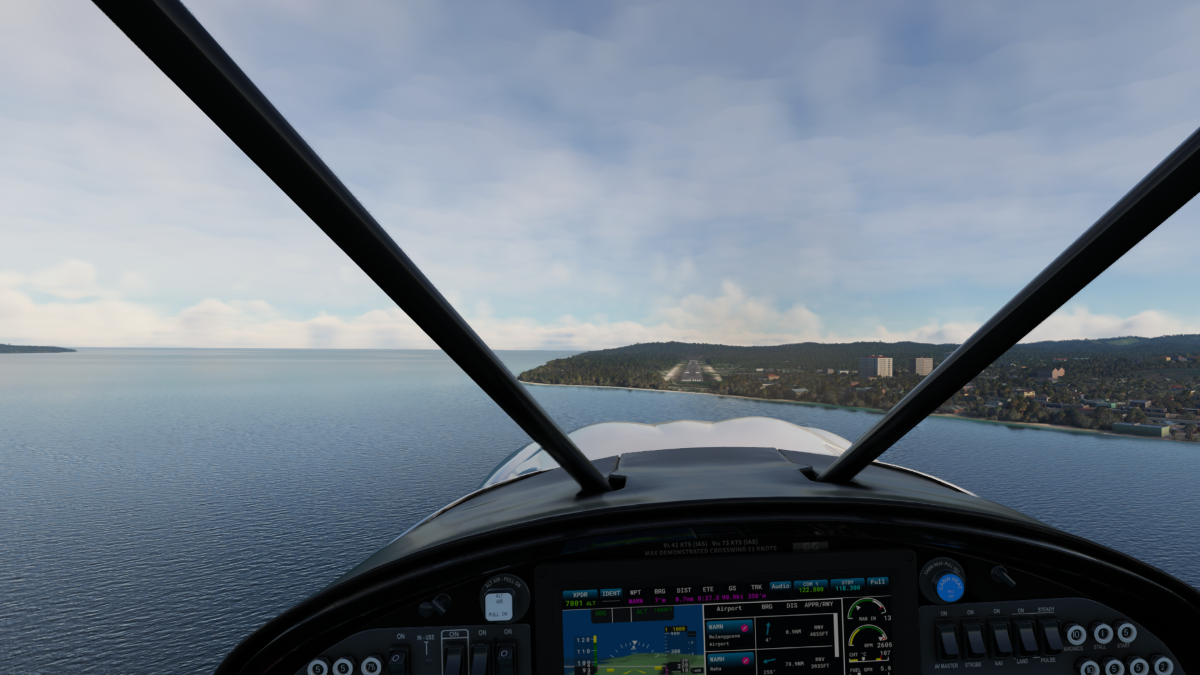Switch on the LAND light

pyautogui.click(x=1026, y=636)
